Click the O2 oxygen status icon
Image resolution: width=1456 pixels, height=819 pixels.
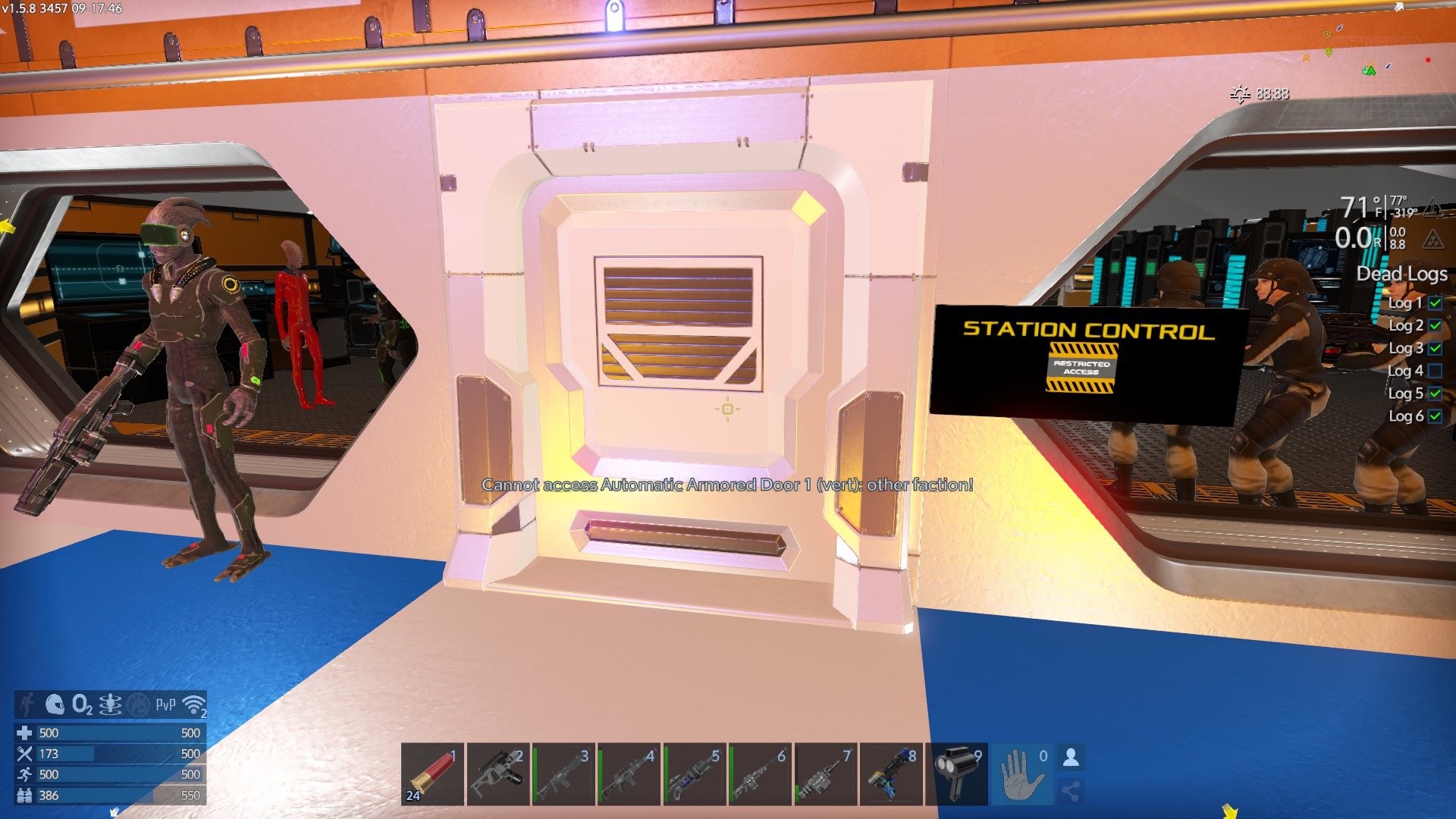pyautogui.click(x=82, y=705)
